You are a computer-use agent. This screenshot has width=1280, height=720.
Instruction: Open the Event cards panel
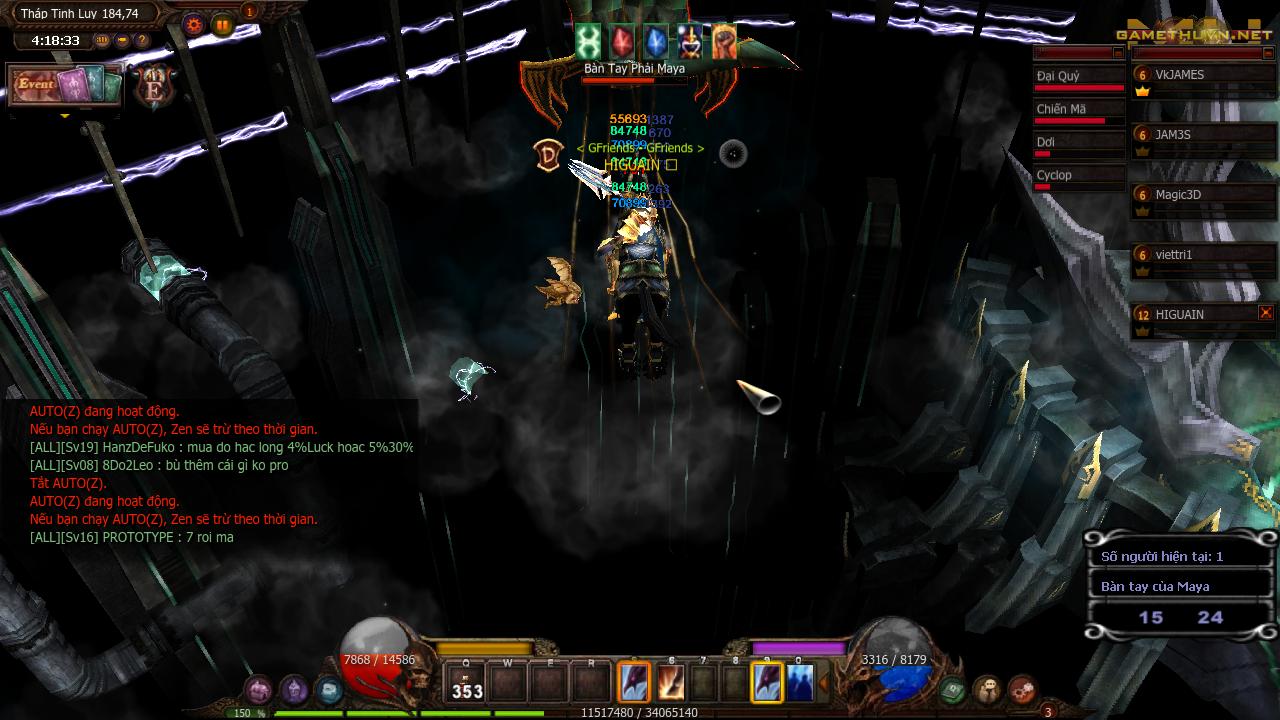pos(65,85)
